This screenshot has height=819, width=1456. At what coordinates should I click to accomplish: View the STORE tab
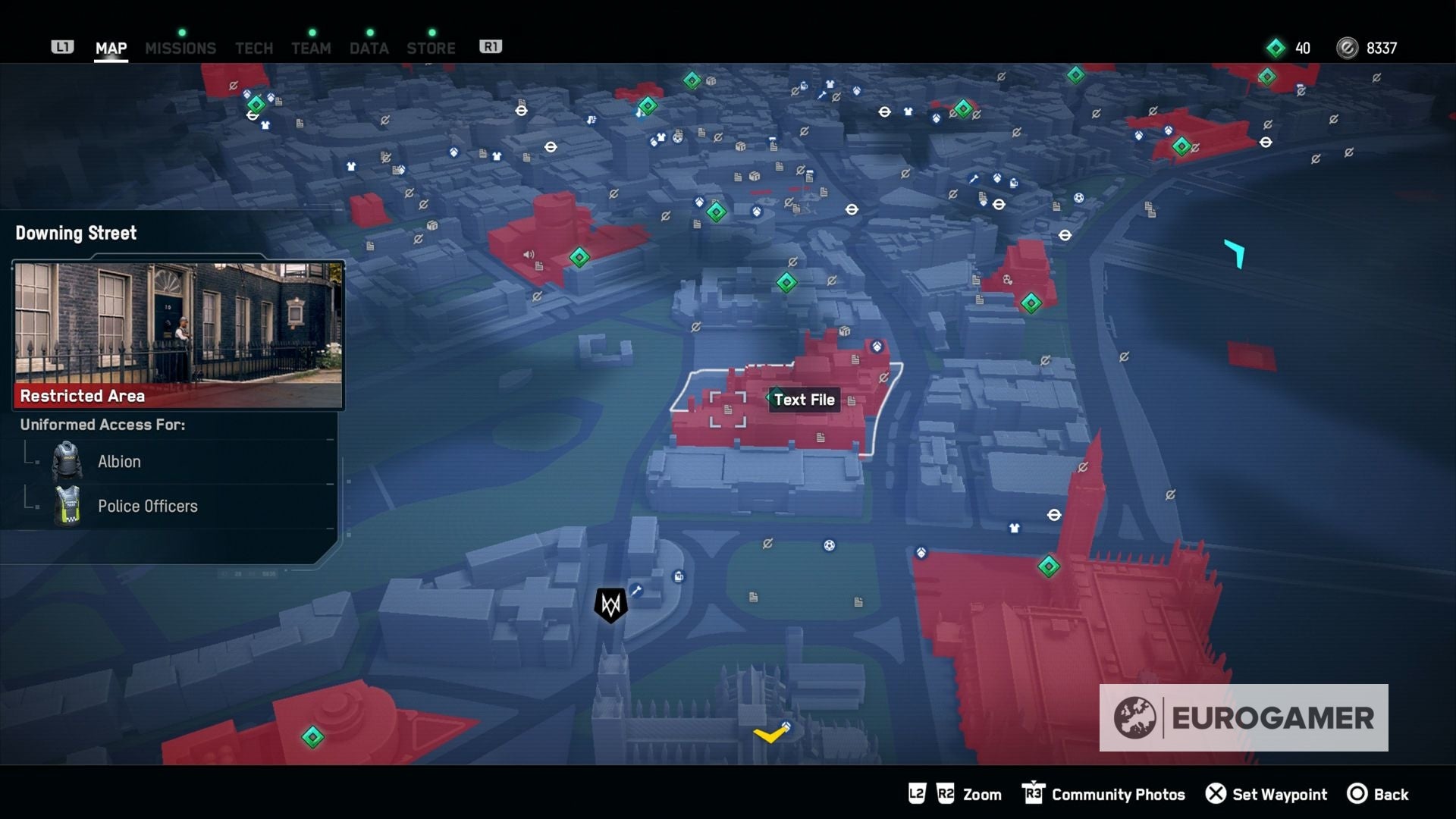[x=431, y=48]
